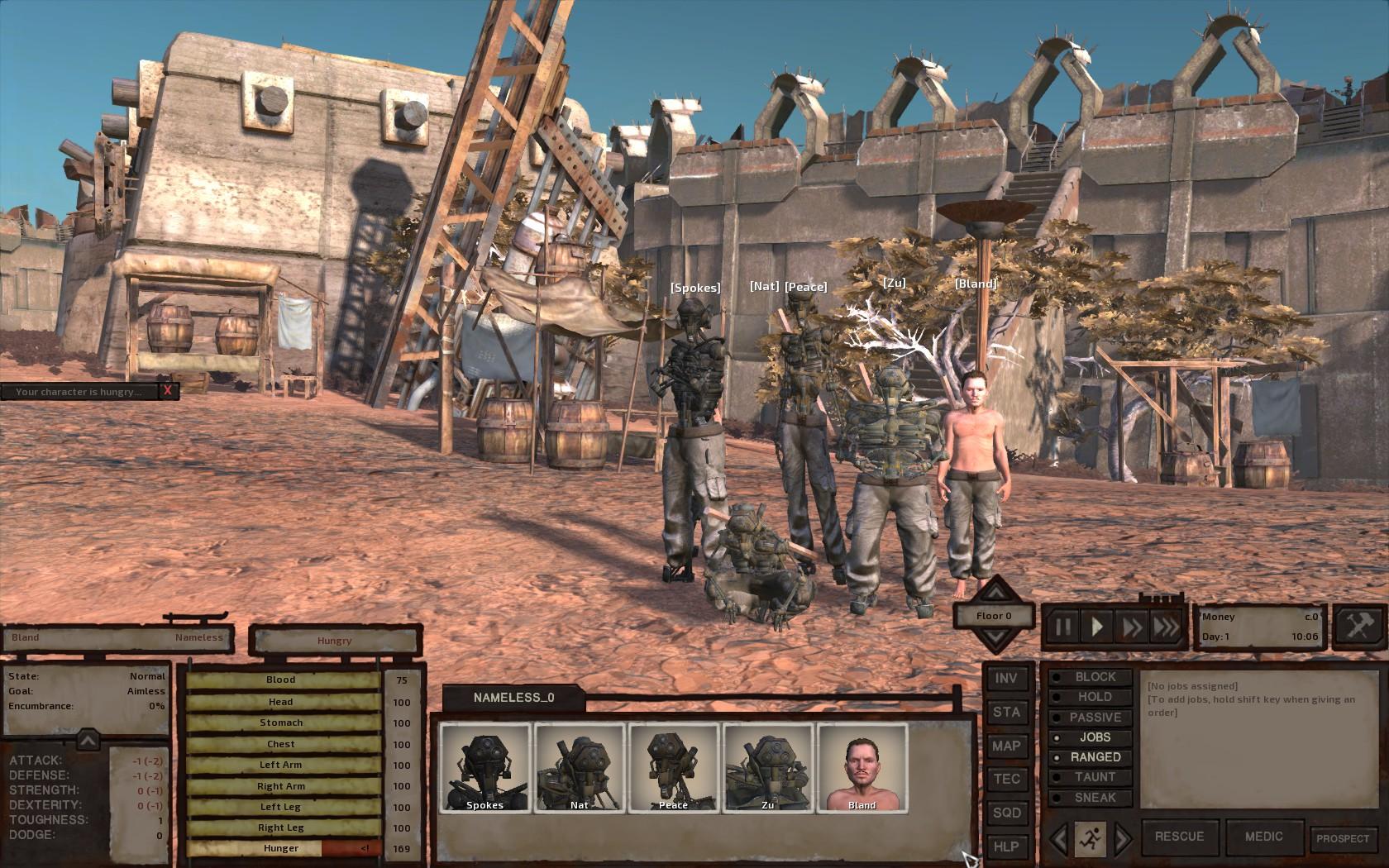Select the fastest triple-arrow speed icon
1389x868 pixels.
pyautogui.click(x=1164, y=627)
